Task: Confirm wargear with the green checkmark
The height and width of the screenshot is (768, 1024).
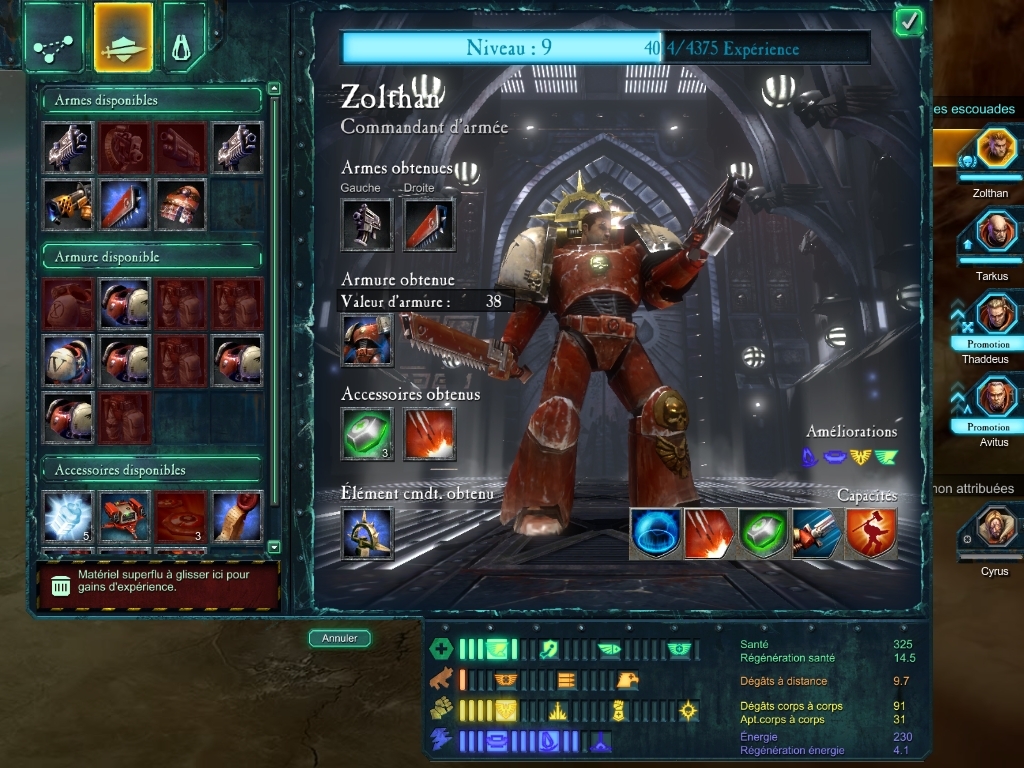Action: pos(908,22)
